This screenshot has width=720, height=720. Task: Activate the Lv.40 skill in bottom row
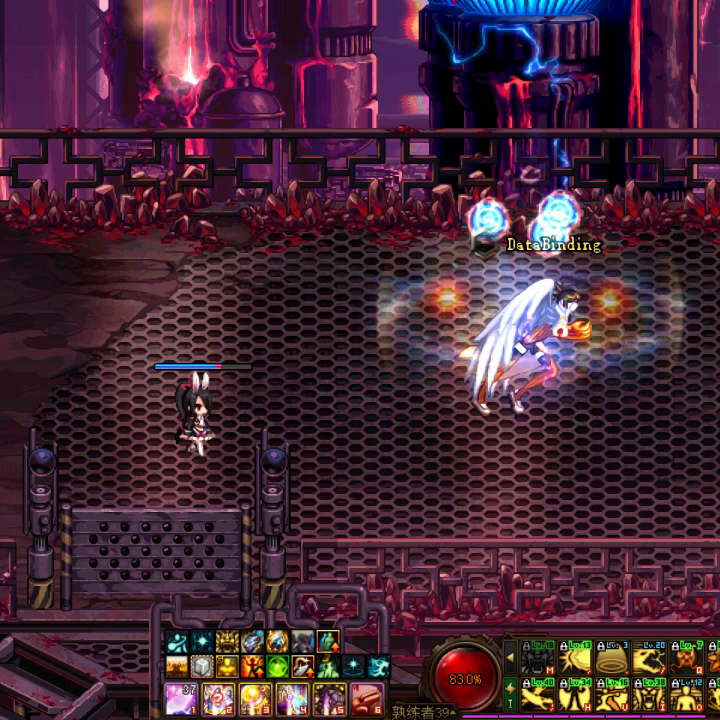click(539, 694)
